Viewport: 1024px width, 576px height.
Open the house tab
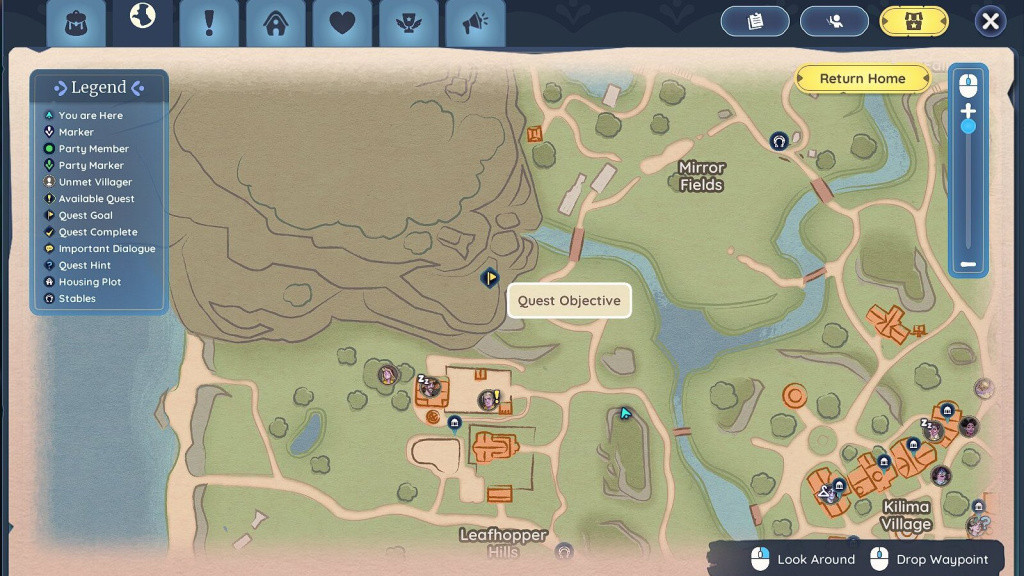point(276,23)
